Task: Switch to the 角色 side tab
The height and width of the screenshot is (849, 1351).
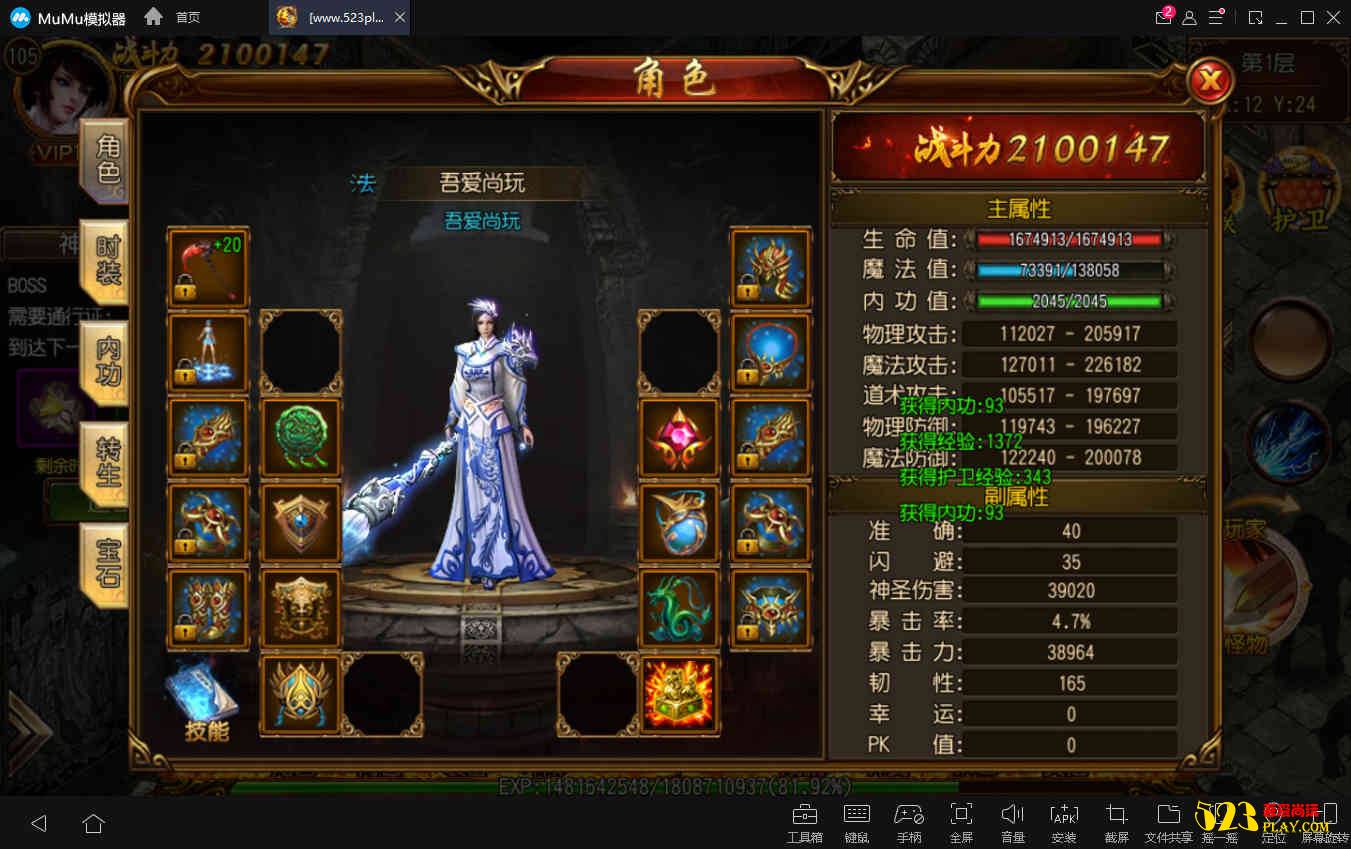Action: [107, 160]
